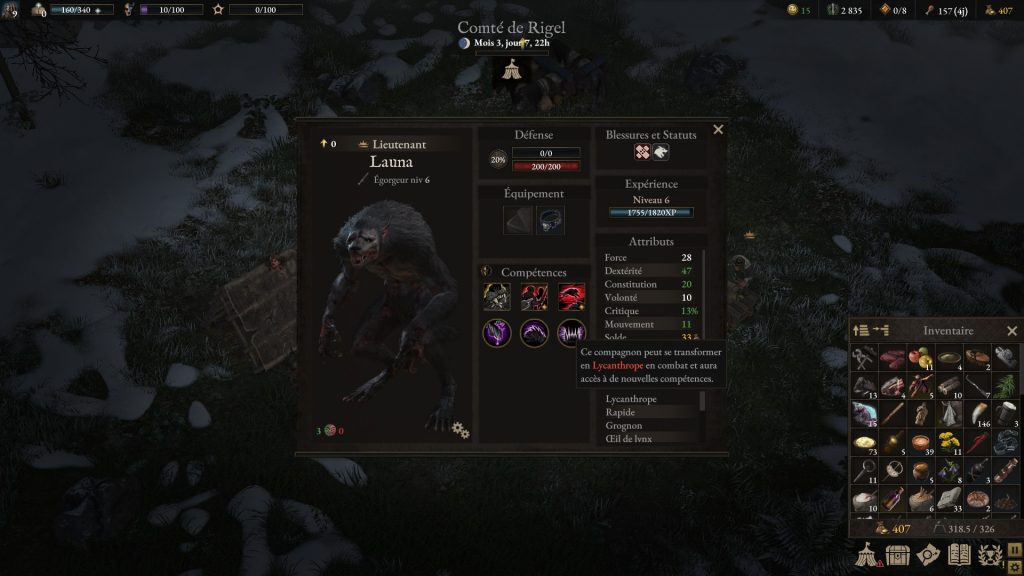
Task: Select the yellow flowers inventory slot
Action: pyautogui.click(x=950, y=442)
